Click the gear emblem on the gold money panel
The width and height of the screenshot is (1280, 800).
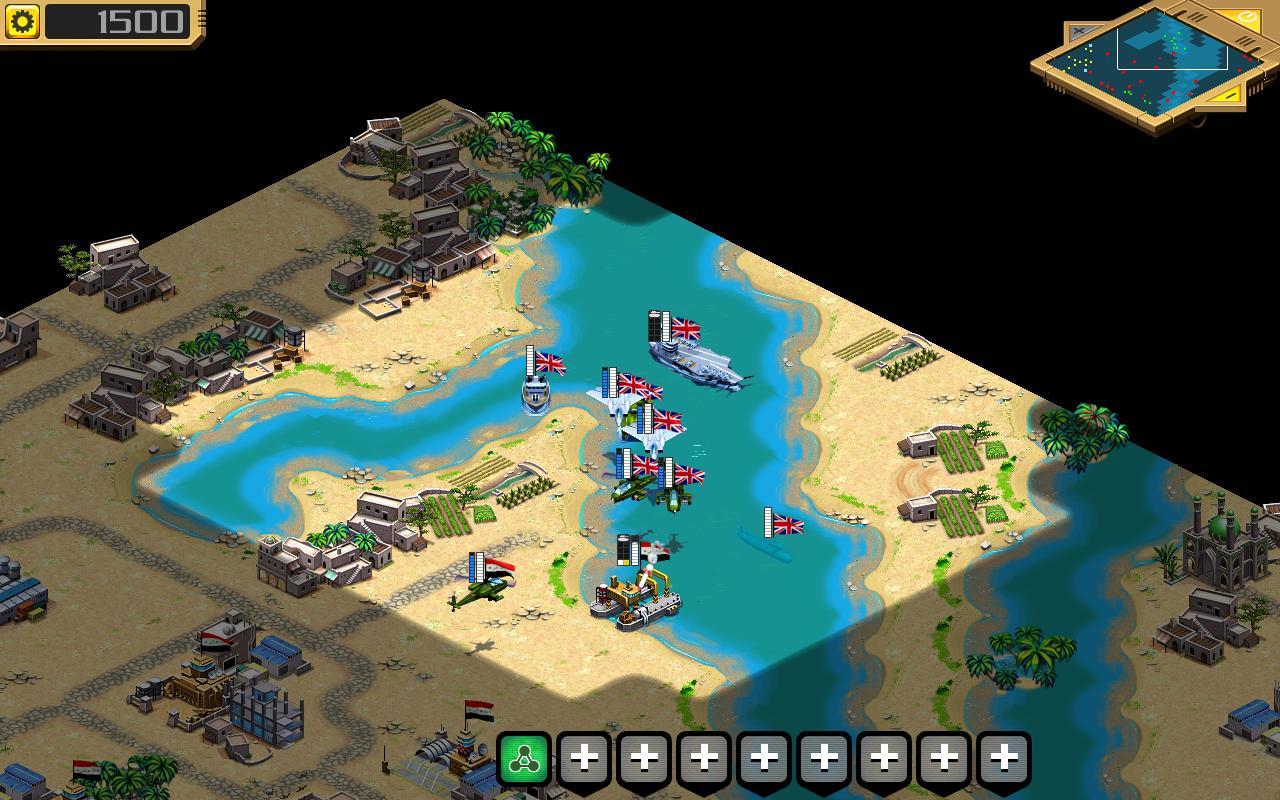click(x=22, y=20)
